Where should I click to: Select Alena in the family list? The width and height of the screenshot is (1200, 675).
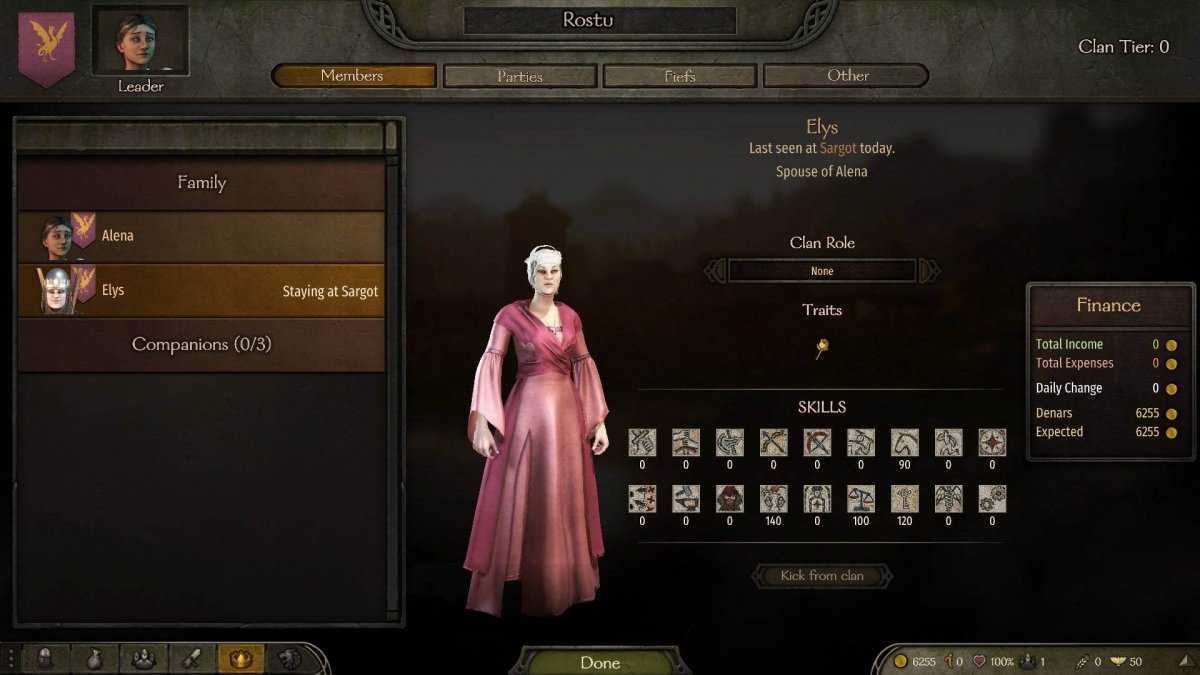(201, 237)
